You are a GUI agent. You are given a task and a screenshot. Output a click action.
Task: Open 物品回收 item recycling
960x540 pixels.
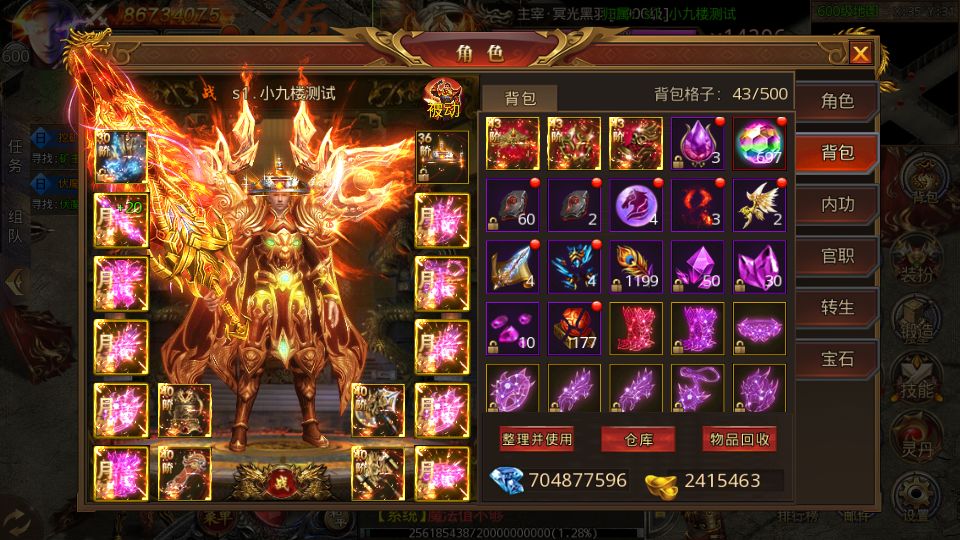pyautogui.click(x=739, y=439)
